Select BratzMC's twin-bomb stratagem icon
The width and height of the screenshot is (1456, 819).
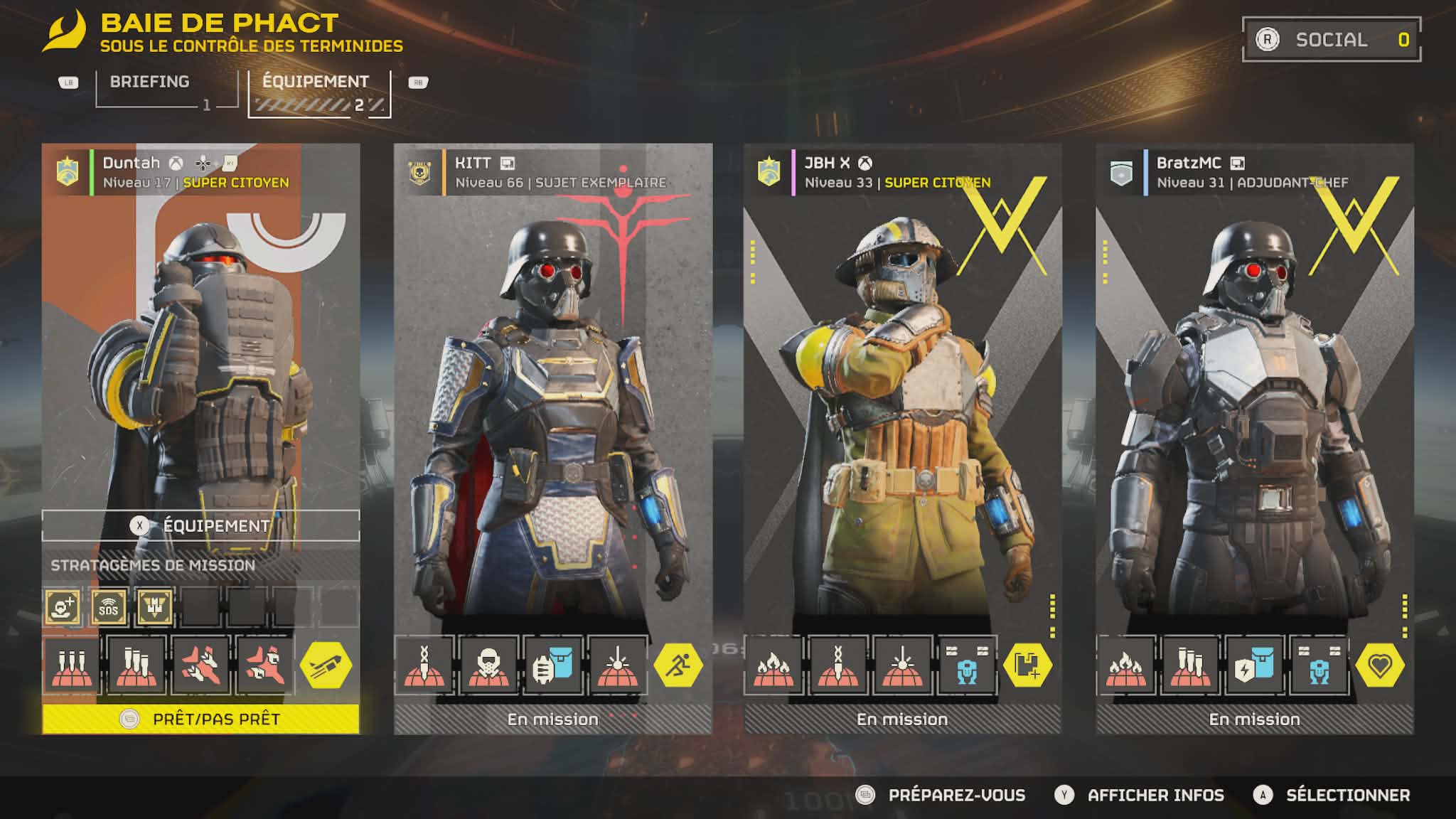point(1190,665)
